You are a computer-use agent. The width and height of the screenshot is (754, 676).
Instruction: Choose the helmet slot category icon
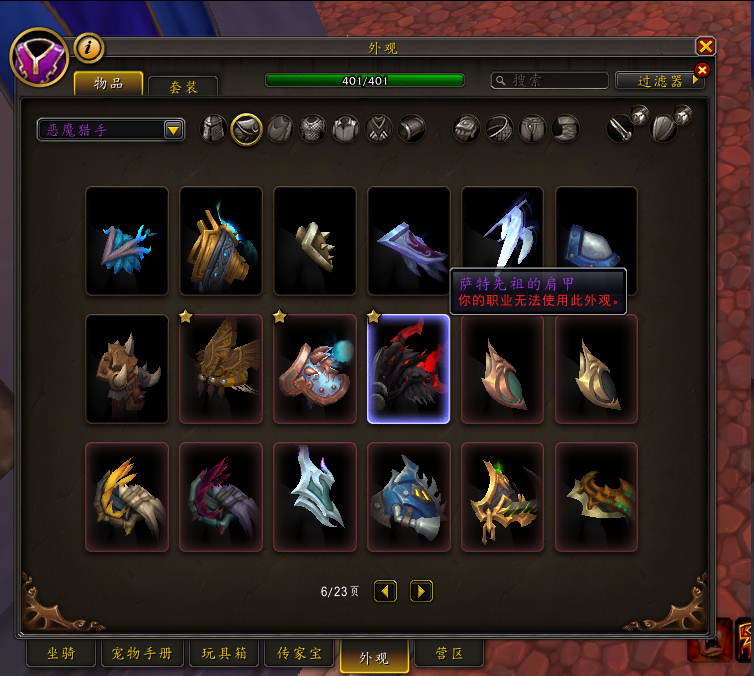coord(214,129)
